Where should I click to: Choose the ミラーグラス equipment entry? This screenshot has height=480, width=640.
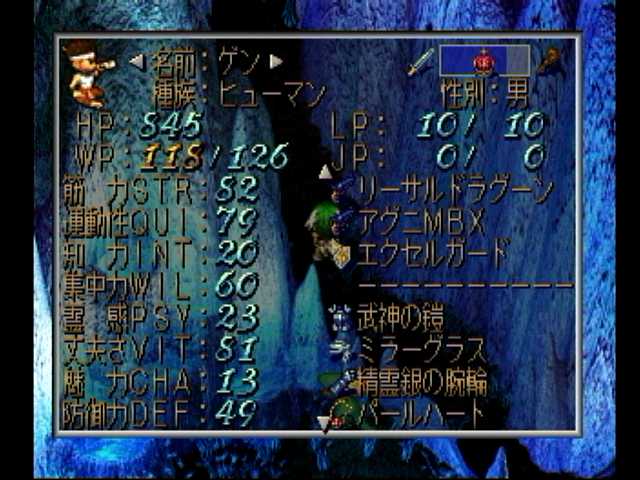[x=420, y=350]
